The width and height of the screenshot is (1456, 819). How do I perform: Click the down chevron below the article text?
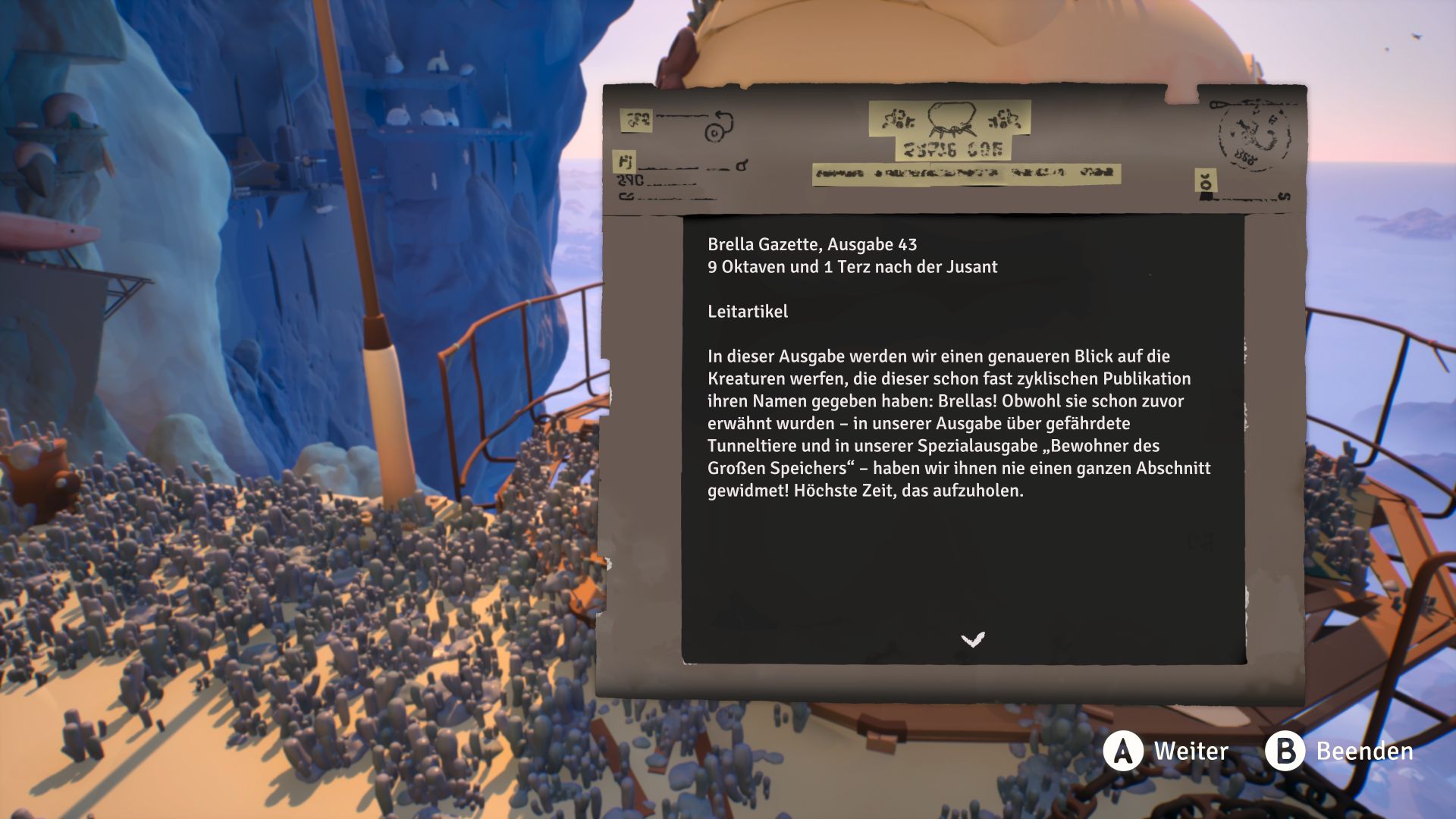tap(972, 640)
